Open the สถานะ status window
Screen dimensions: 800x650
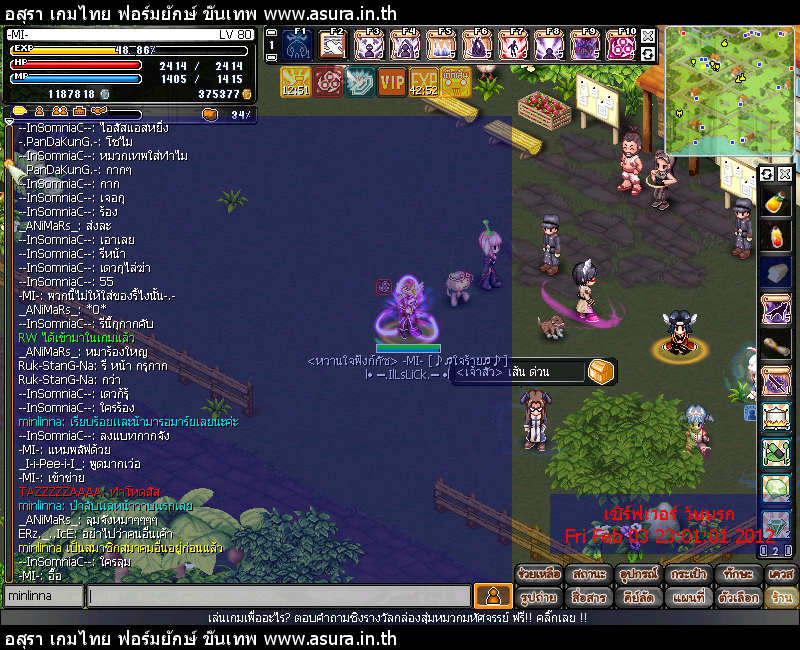coord(588,575)
